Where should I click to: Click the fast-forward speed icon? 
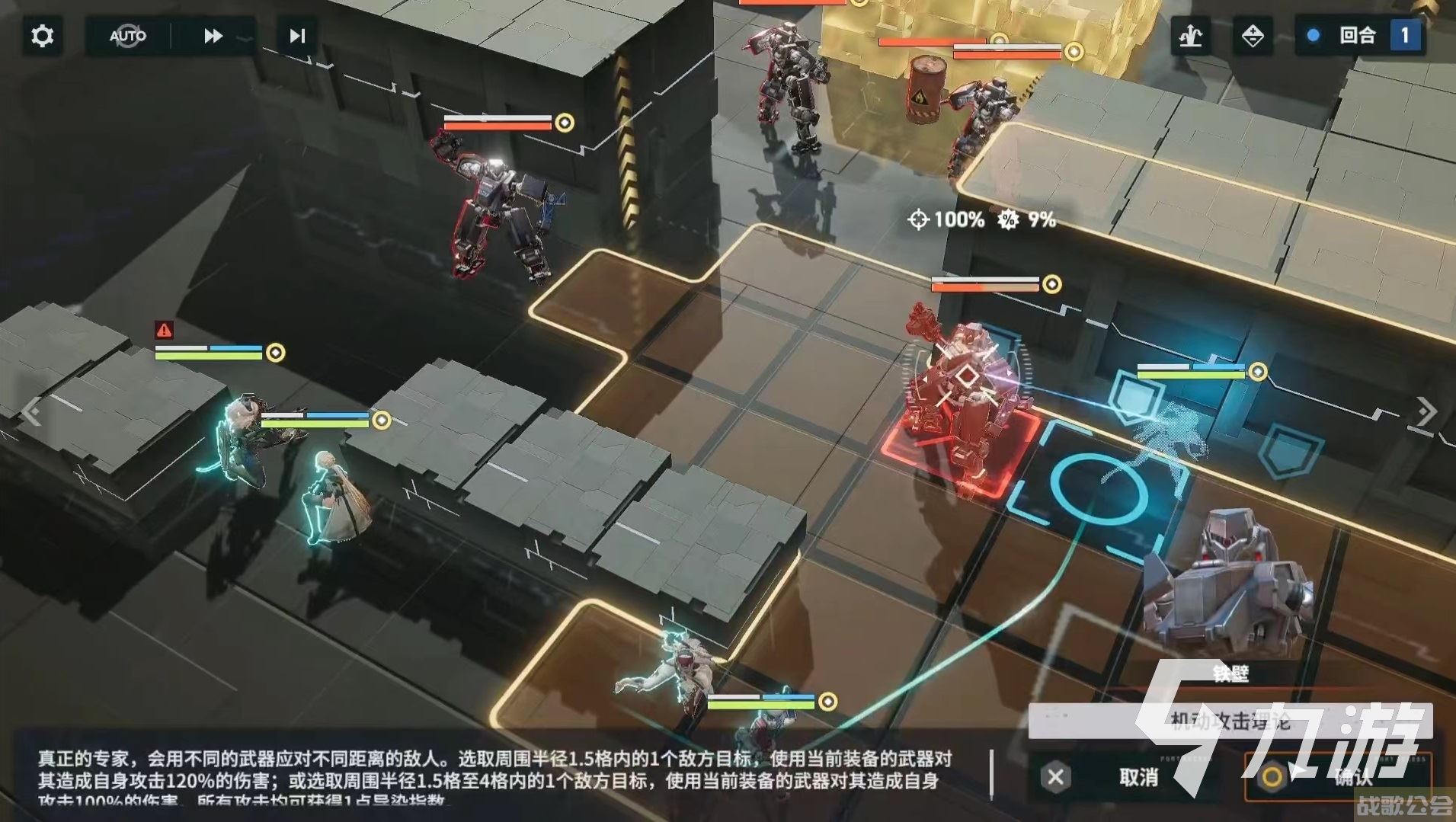213,35
